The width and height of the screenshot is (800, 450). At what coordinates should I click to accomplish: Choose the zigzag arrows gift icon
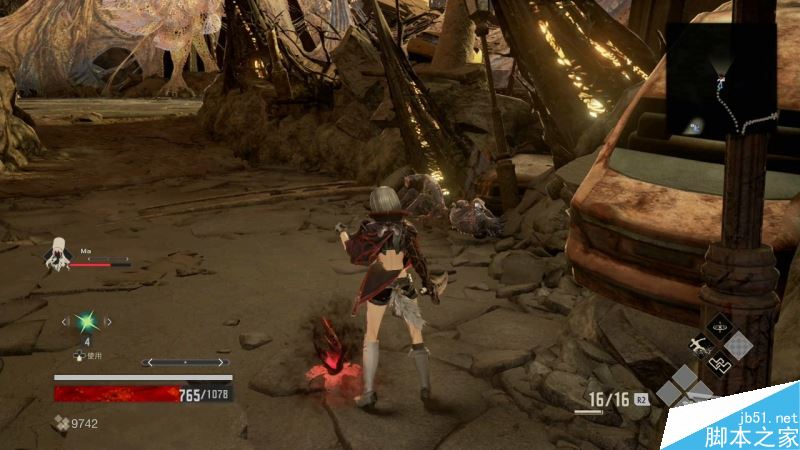(719, 363)
